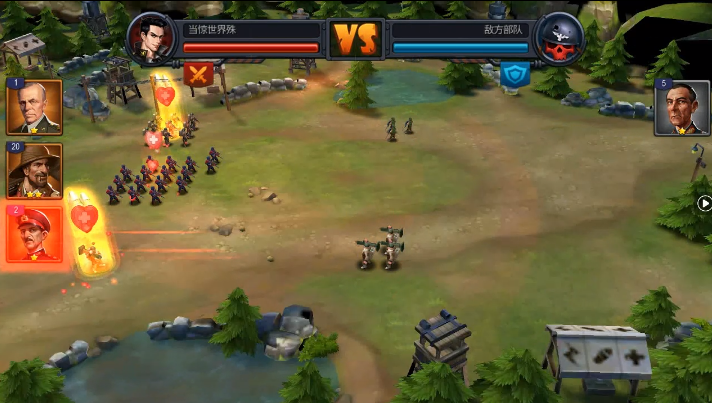Click the small white play arrow button
This screenshot has width=712, height=403.
(704, 204)
